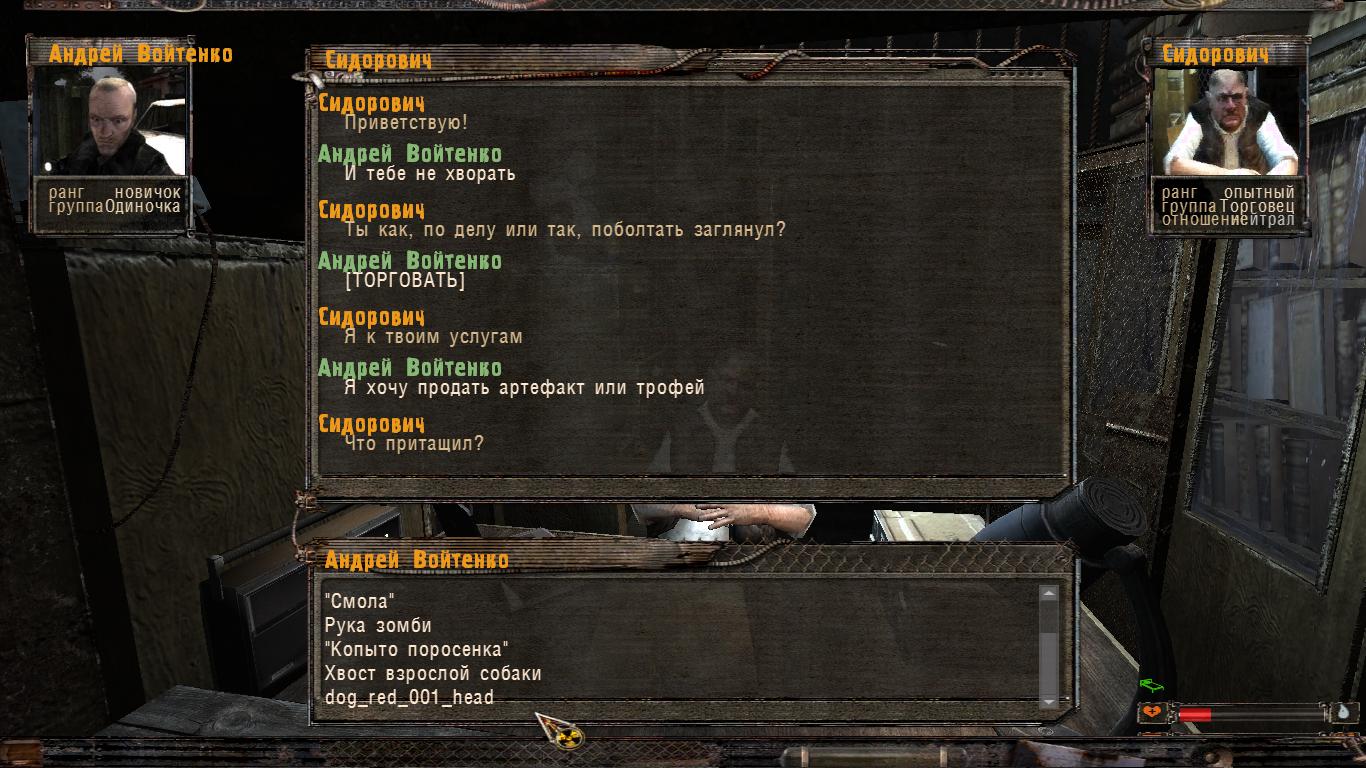Click the reply list scroll-down arrow

1048,702
